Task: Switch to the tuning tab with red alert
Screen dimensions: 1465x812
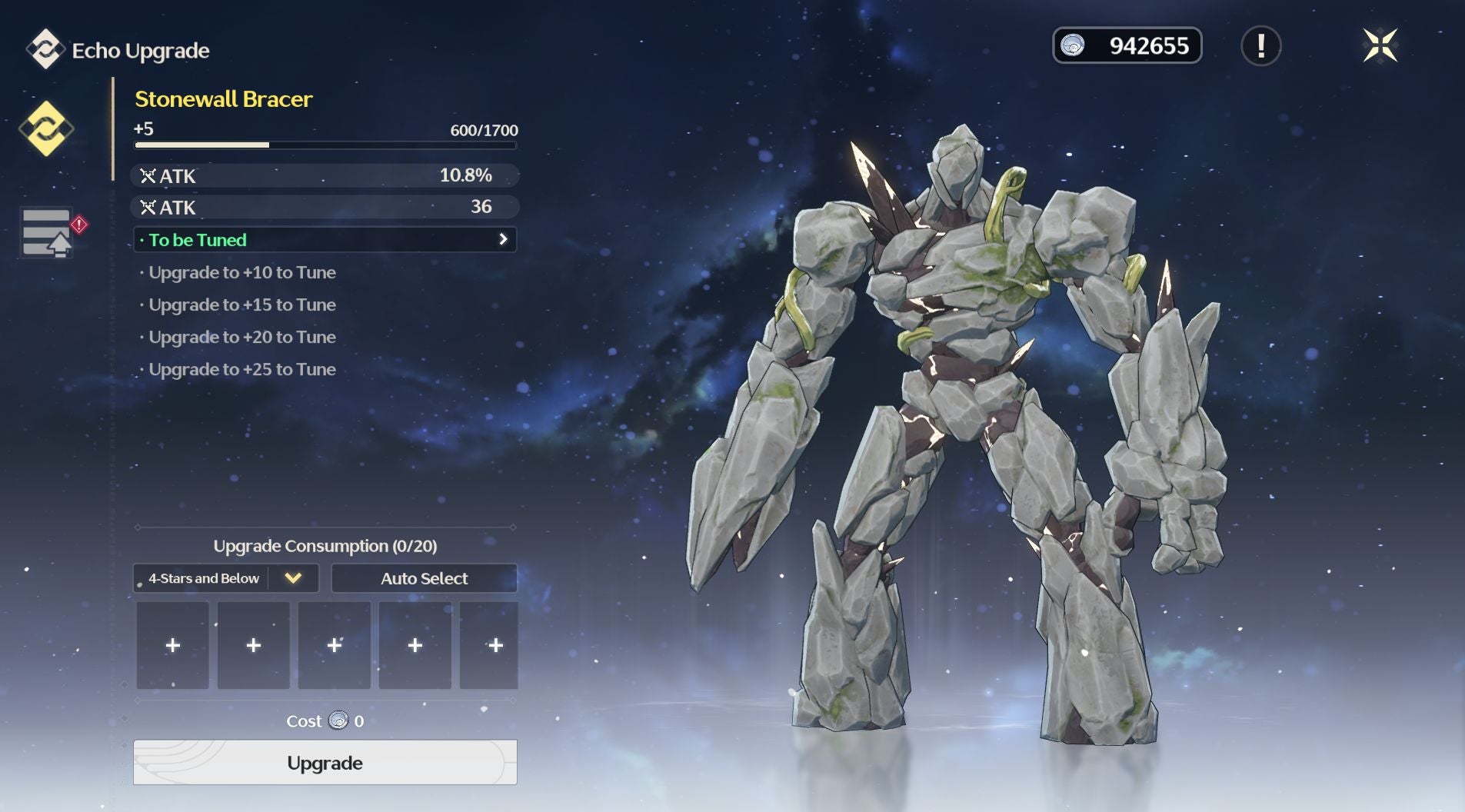Action: 48,232
